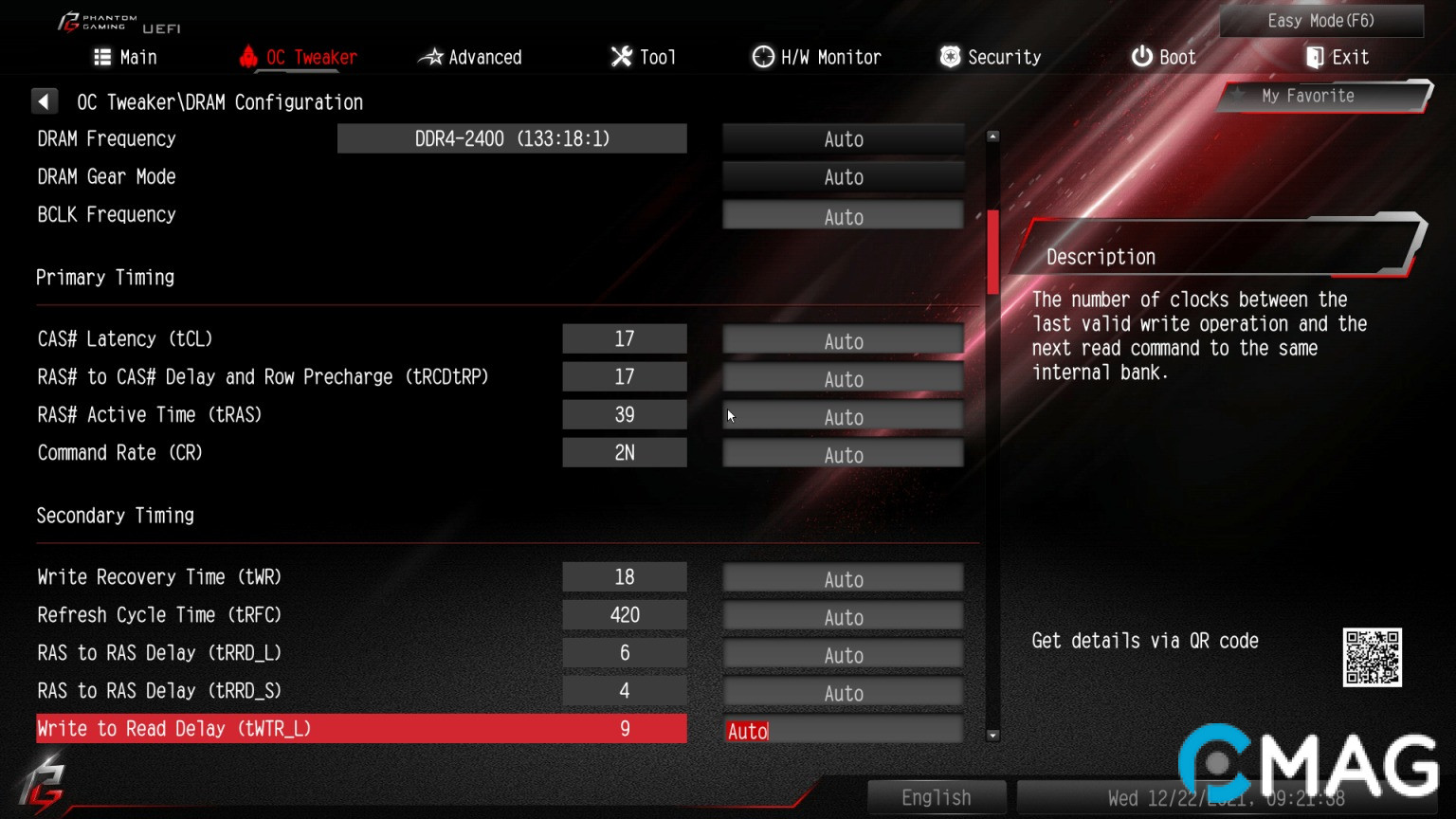Click the QR code for details
Screen dimensions: 1456x819
click(1372, 655)
